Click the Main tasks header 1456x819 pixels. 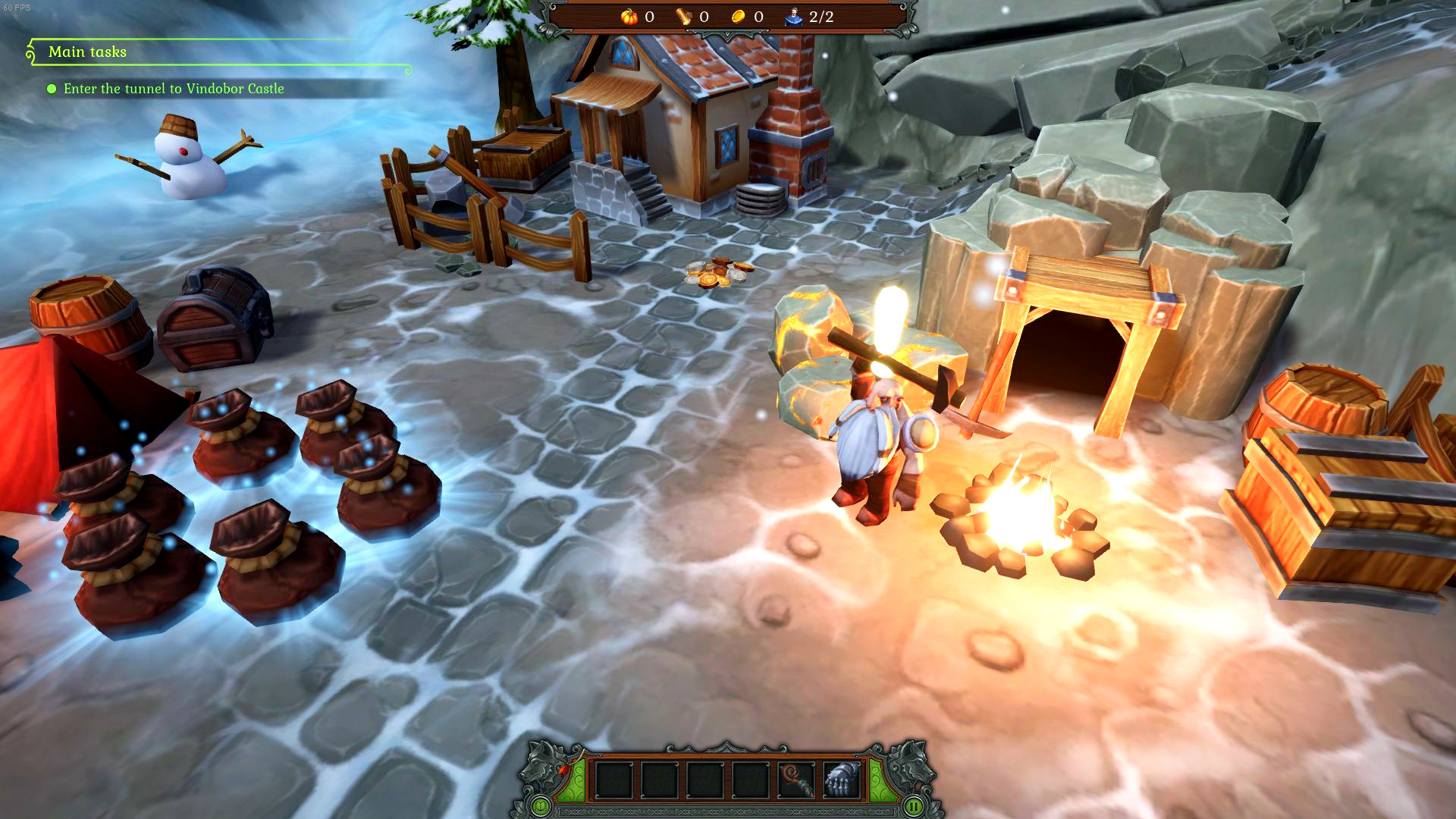click(x=87, y=52)
